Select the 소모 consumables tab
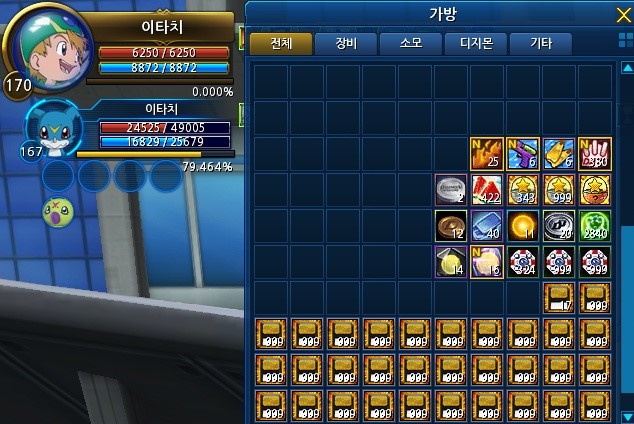This screenshot has height=424, width=634. [410, 43]
